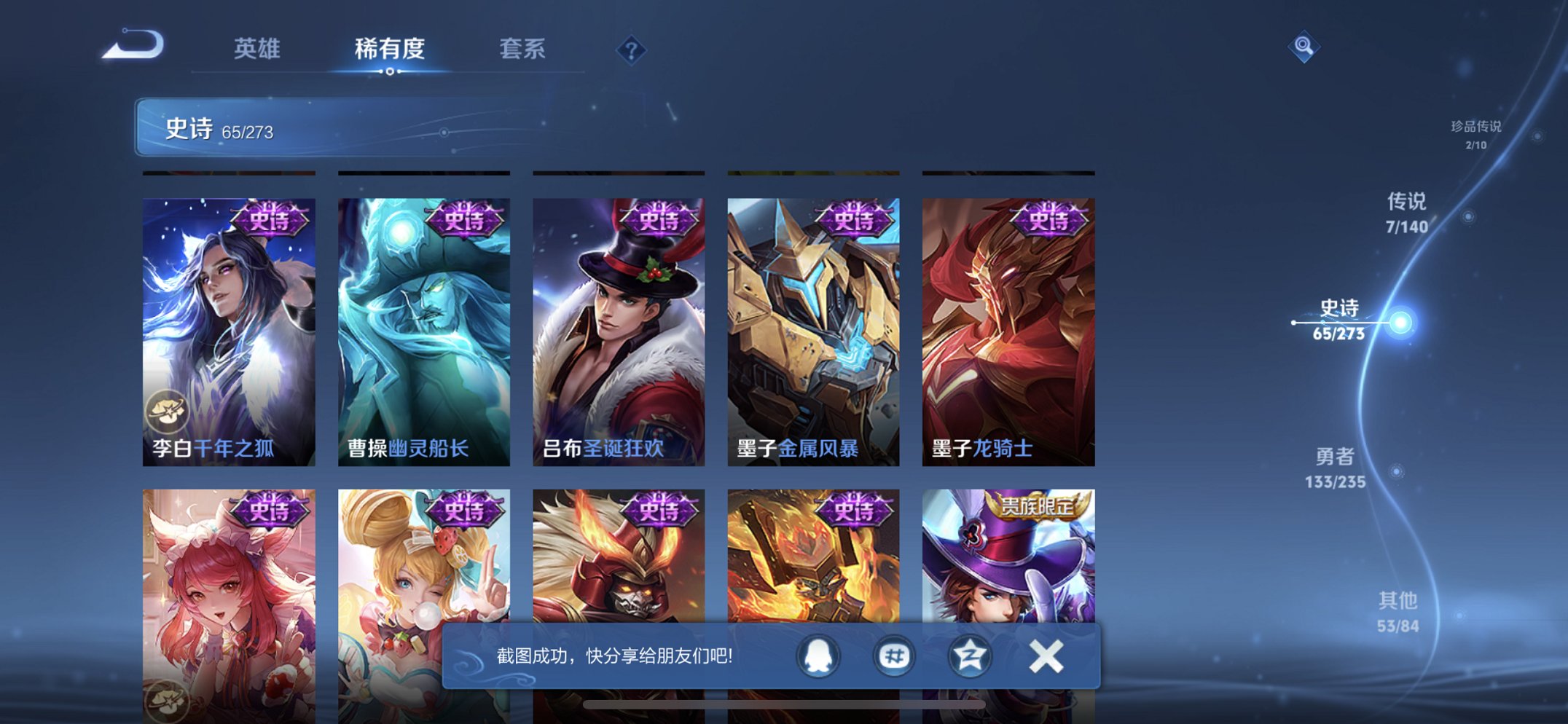The image size is (1568, 724).
Task: Click the stamp seal icon on 李白千年之狐 card
Action: (169, 412)
